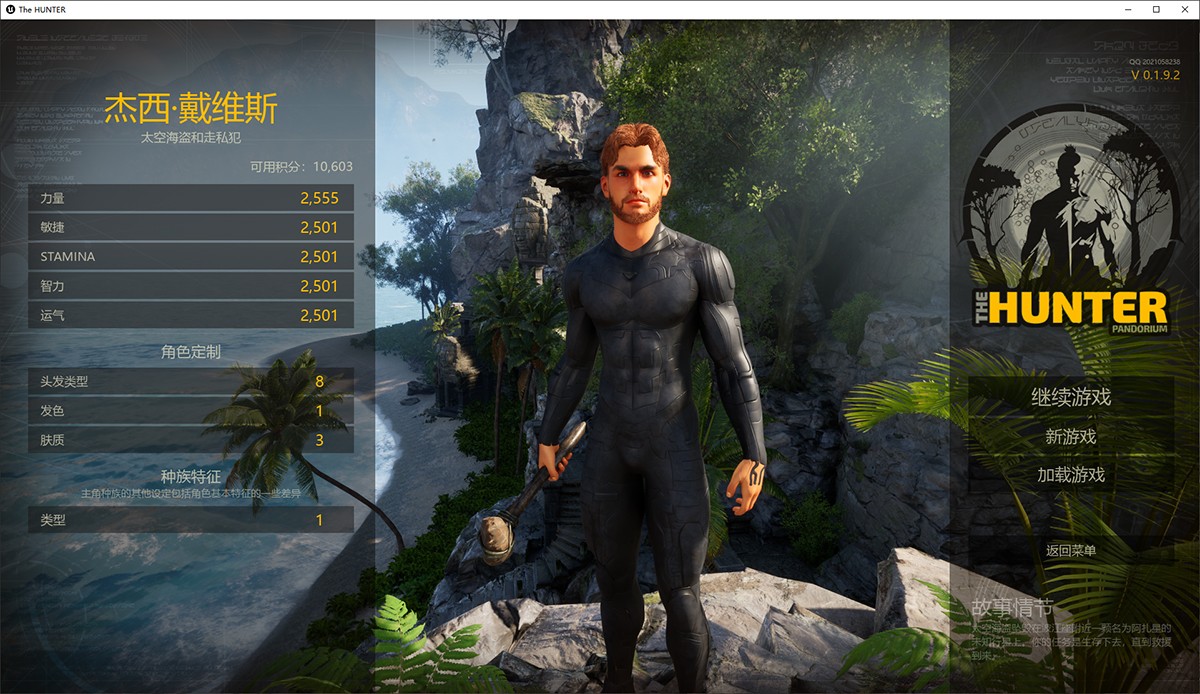This screenshot has width=1200, height=694.
Task: Choose 返回菜单 to return to menu
Action: click(1071, 550)
